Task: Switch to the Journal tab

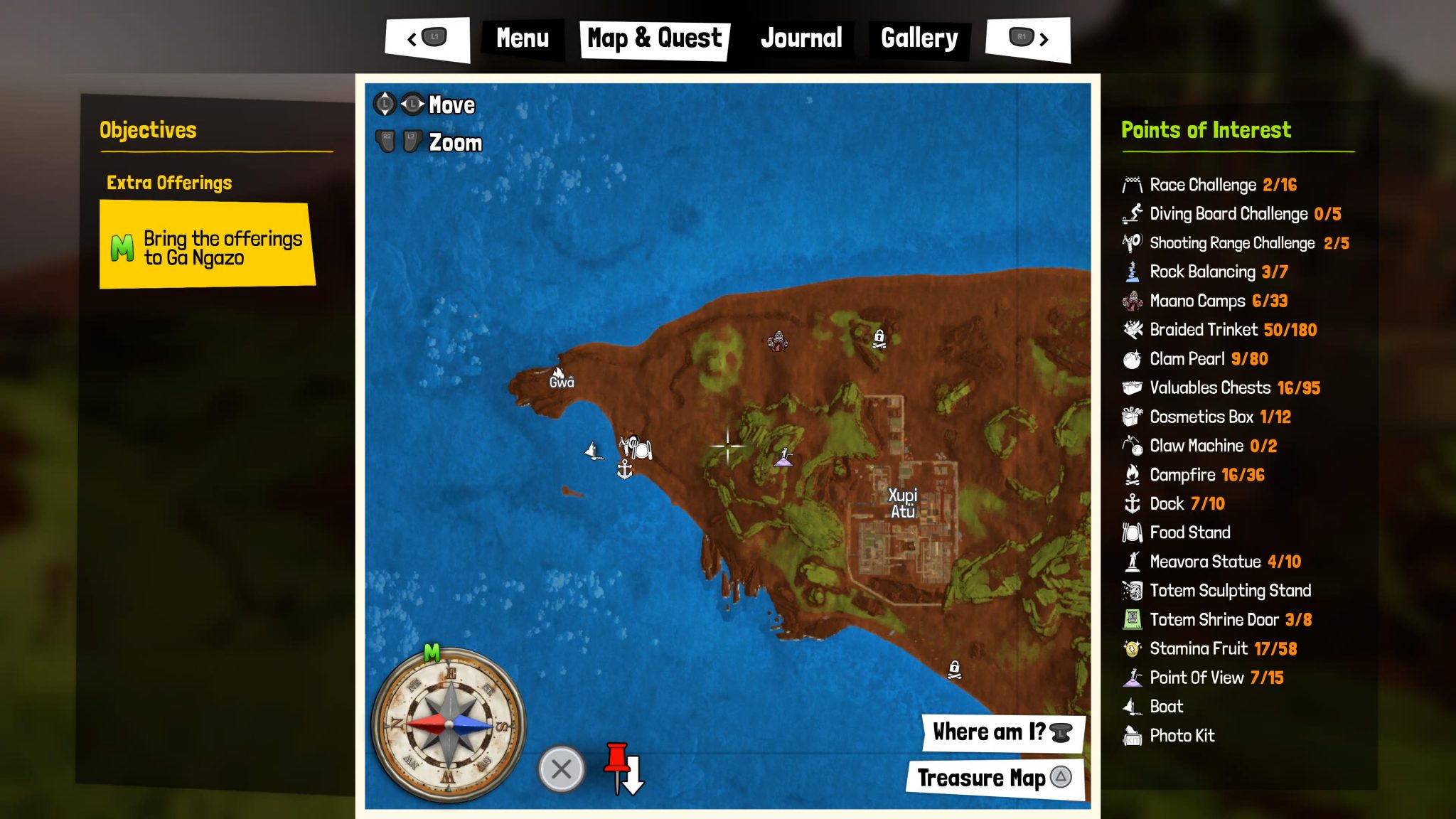Action: click(802, 38)
